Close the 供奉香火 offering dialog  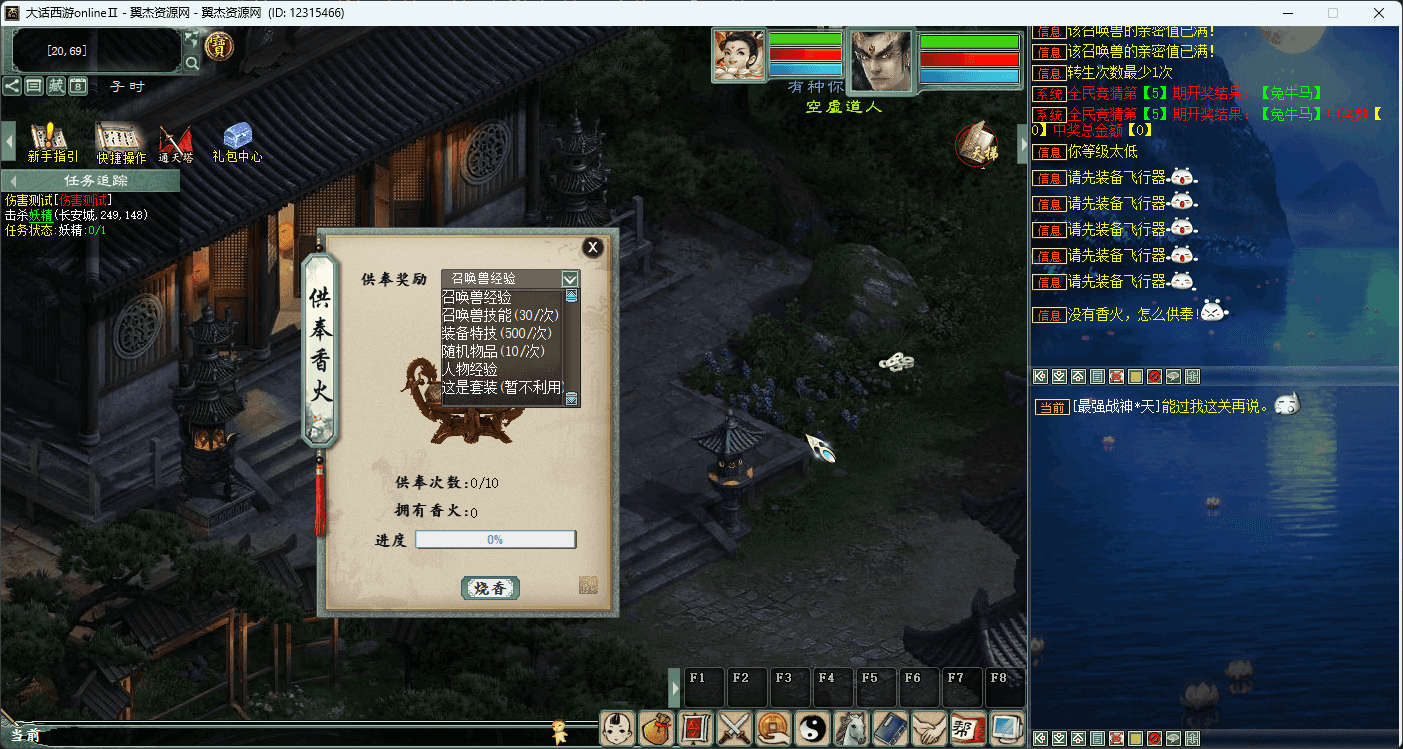click(593, 247)
